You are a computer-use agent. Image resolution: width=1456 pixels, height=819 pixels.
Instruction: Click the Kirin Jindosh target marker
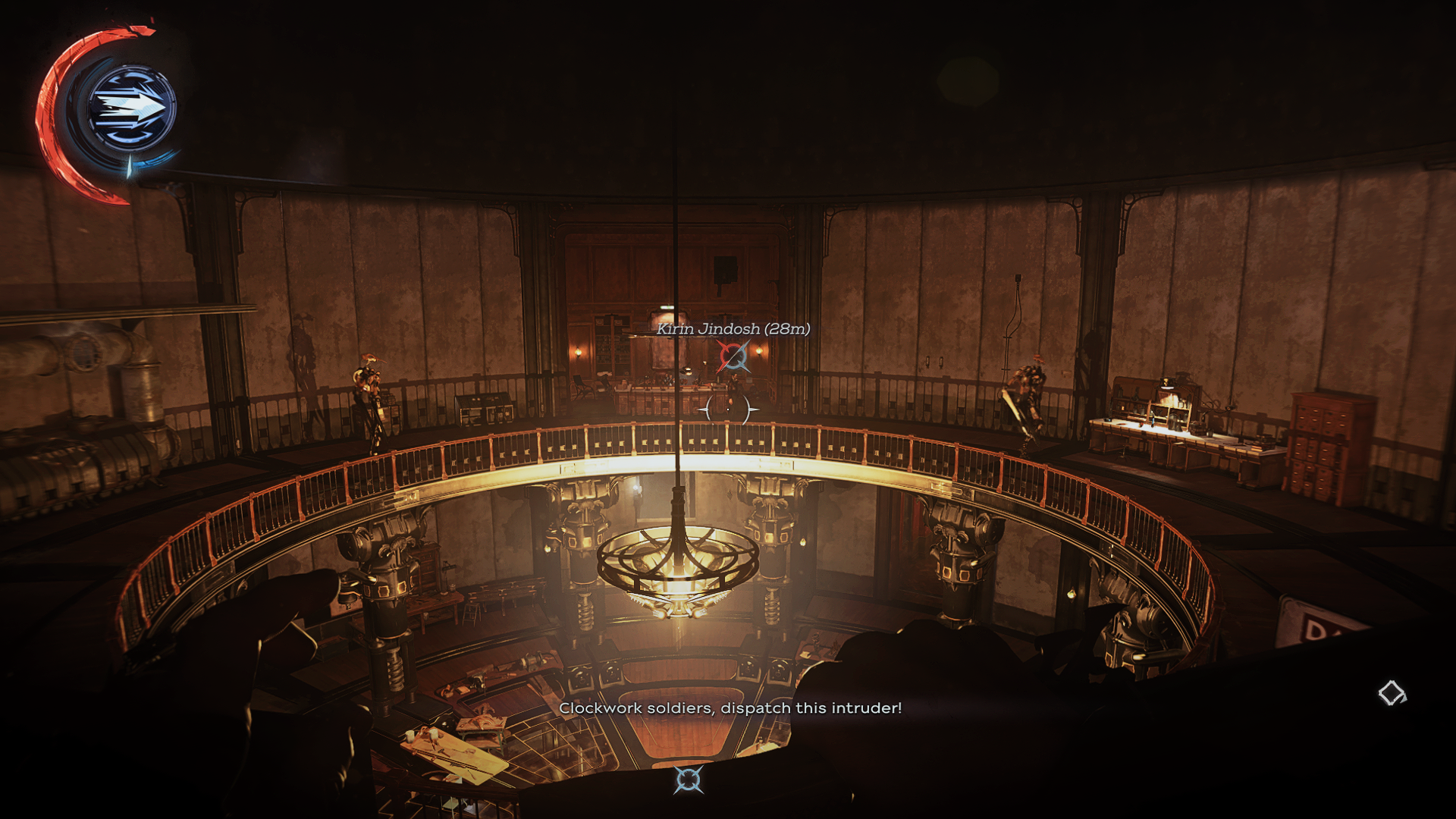point(733,356)
